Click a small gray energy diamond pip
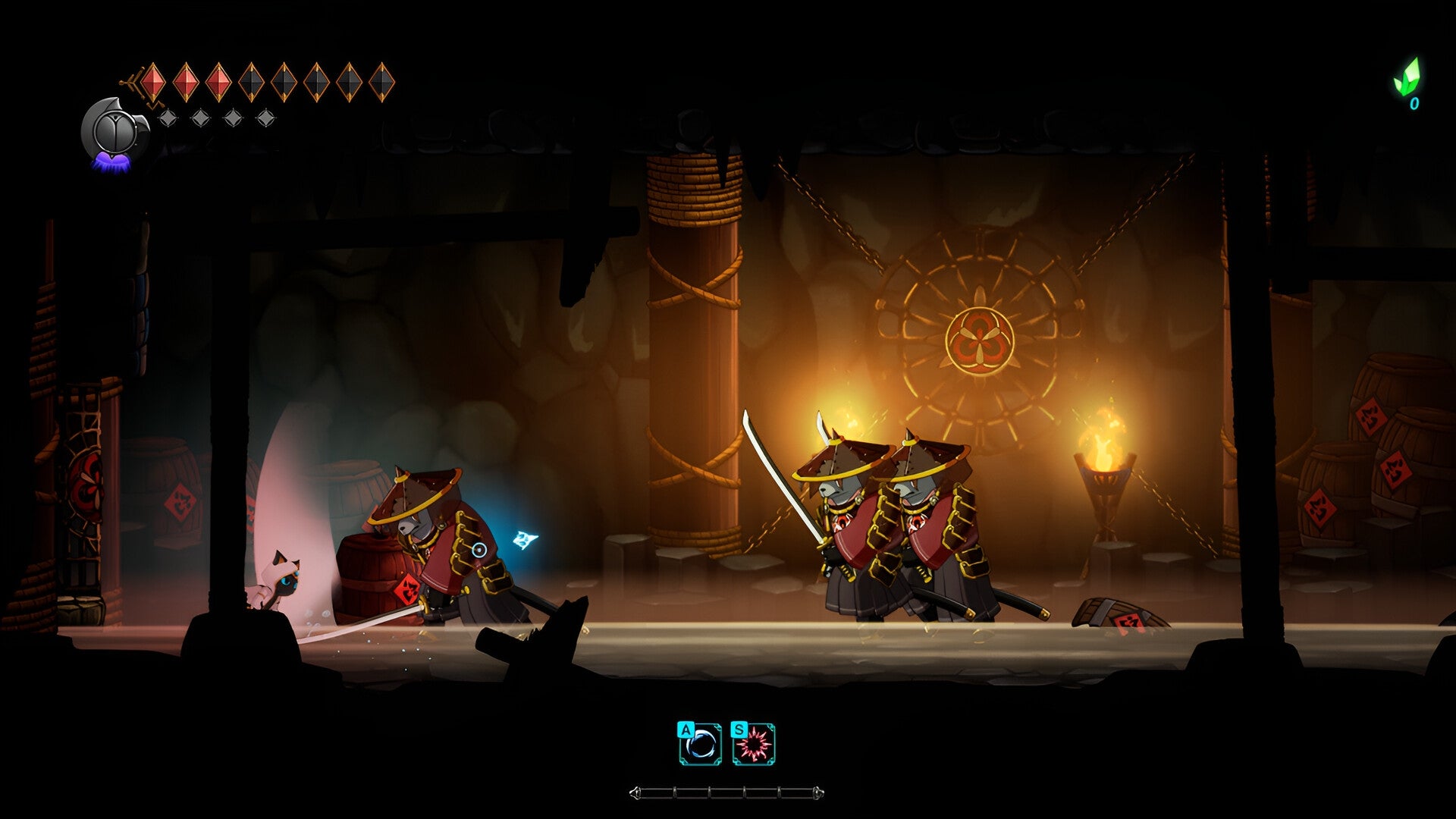1456x819 pixels. click(x=167, y=116)
